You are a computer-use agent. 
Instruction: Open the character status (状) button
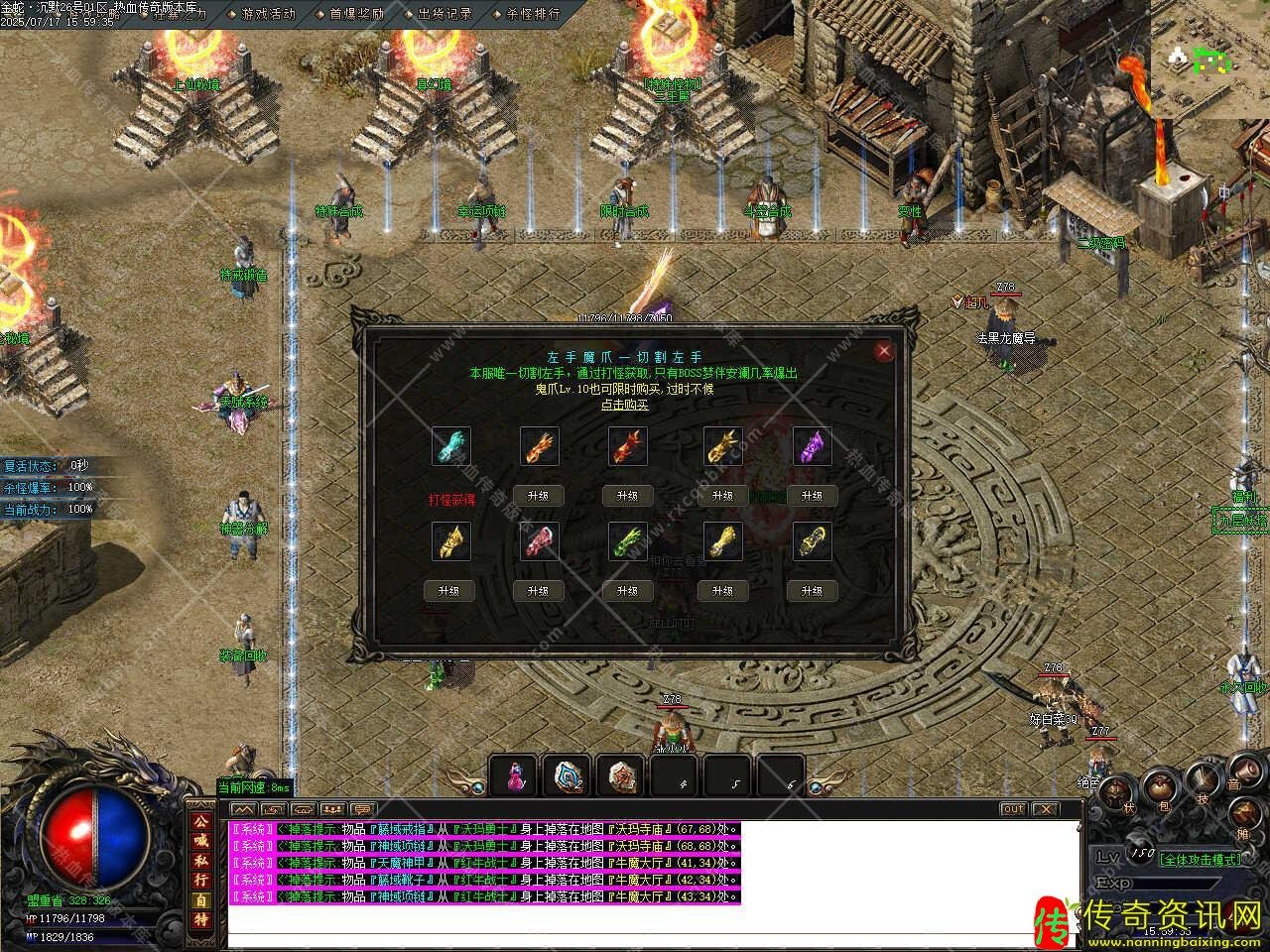point(1116,791)
